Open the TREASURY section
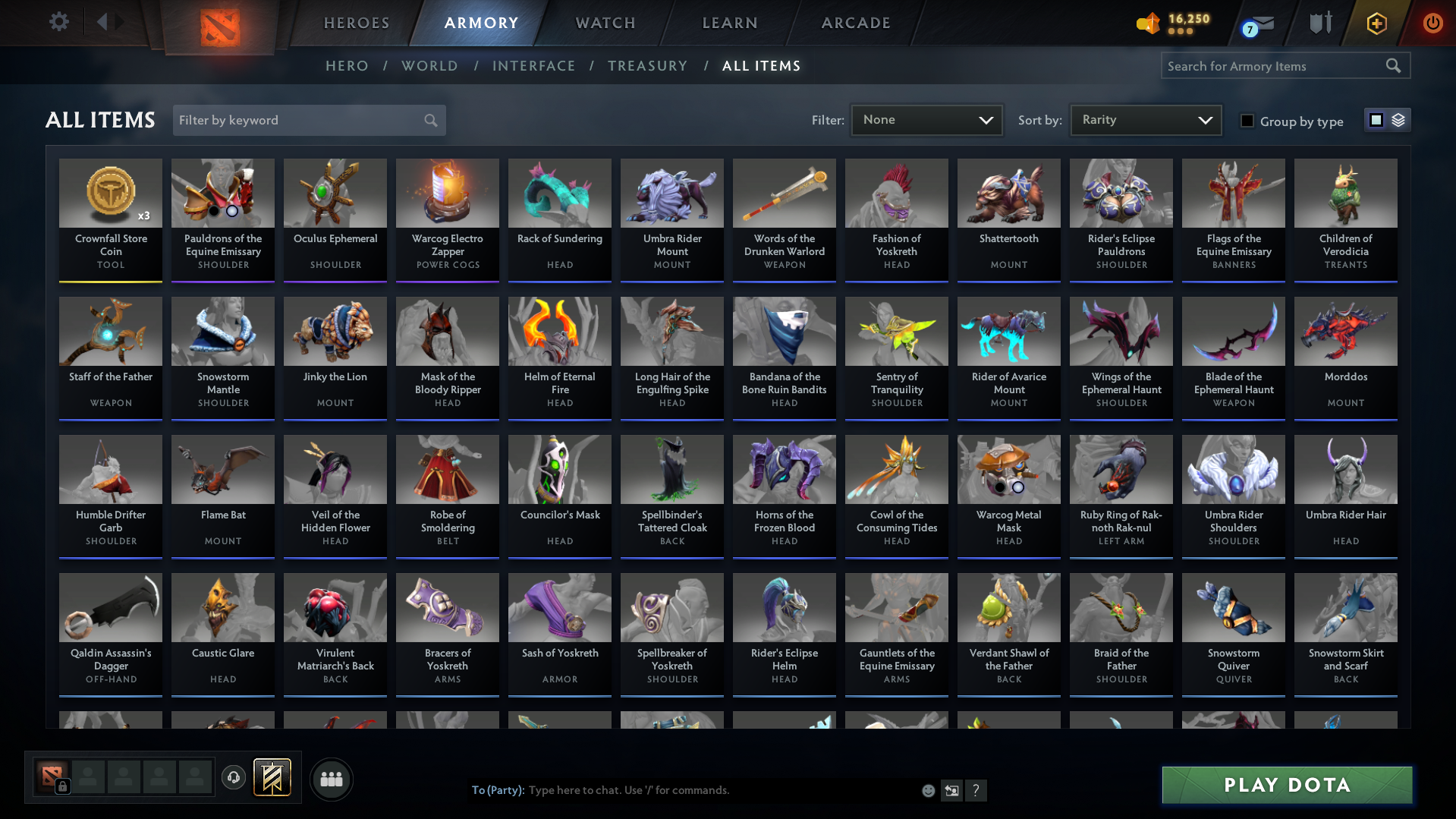The image size is (1456, 819). pyautogui.click(x=647, y=66)
